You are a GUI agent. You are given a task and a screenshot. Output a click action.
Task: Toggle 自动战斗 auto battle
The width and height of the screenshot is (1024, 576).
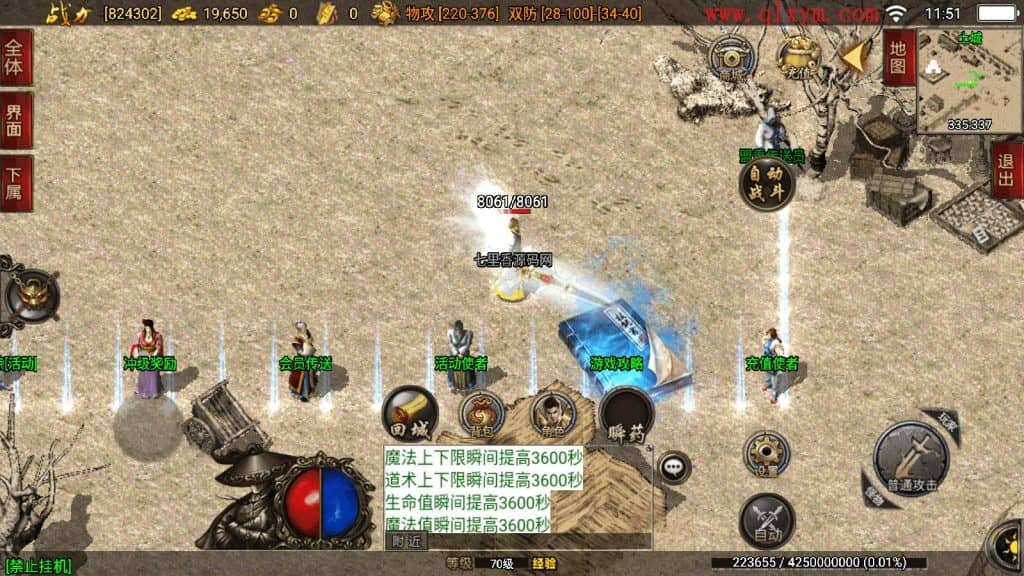767,183
